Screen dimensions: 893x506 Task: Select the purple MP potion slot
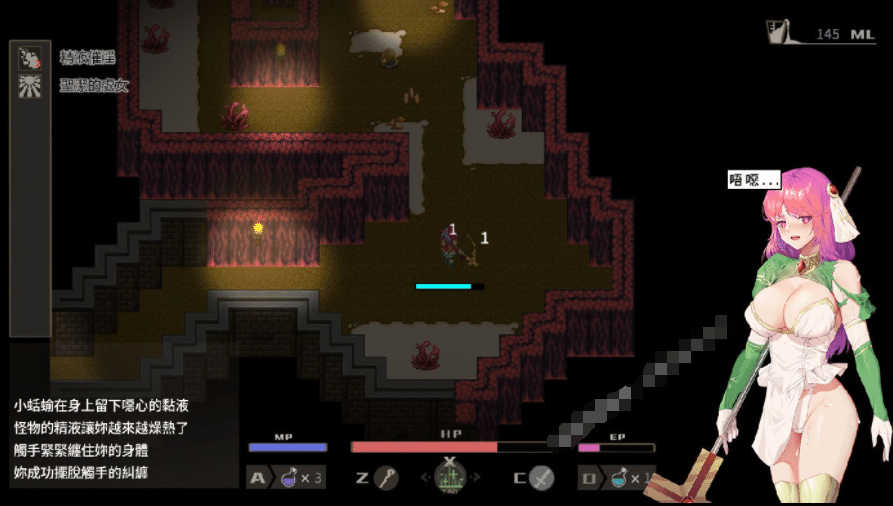(289, 478)
